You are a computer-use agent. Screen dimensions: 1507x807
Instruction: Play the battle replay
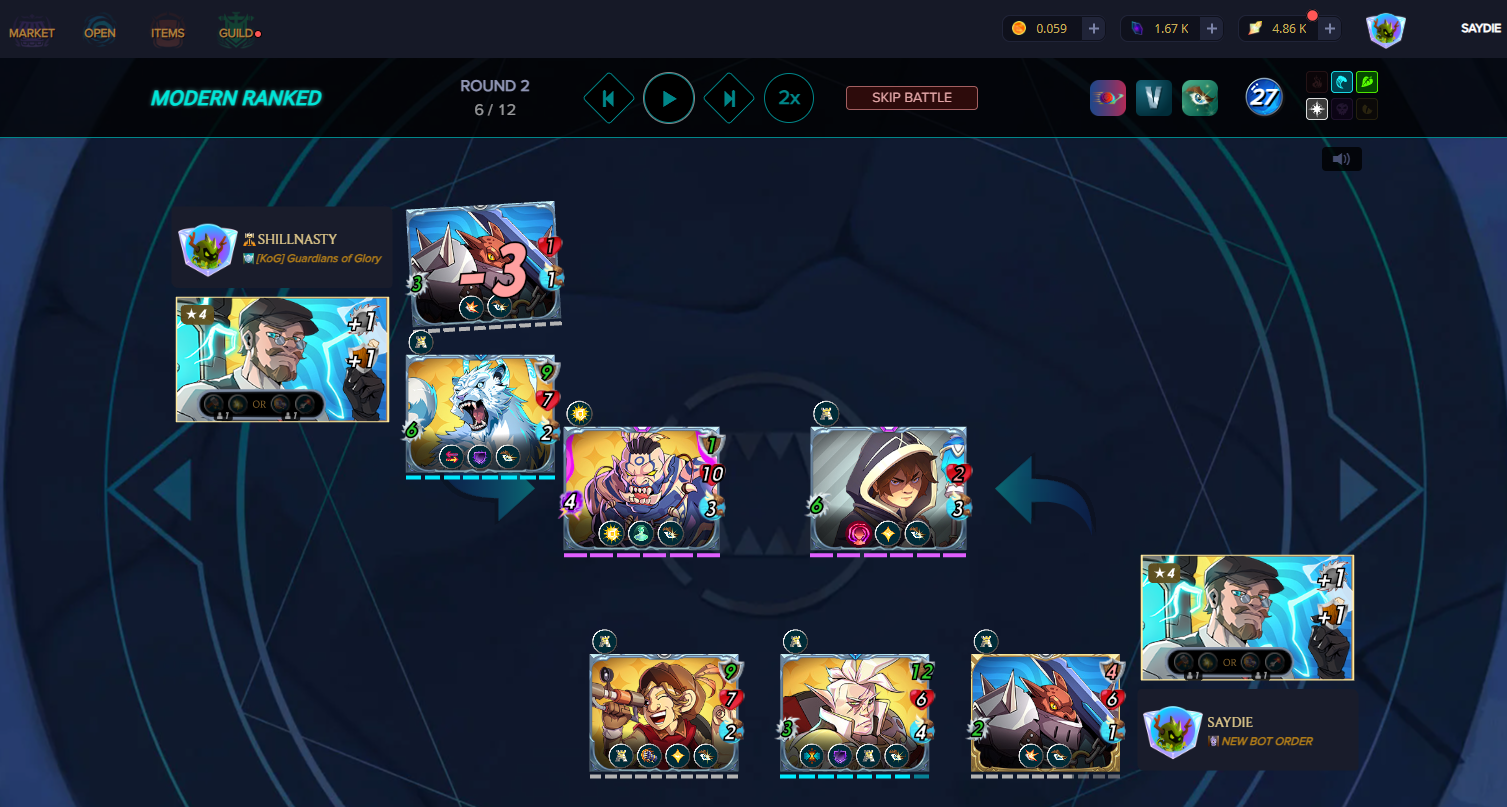669,98
